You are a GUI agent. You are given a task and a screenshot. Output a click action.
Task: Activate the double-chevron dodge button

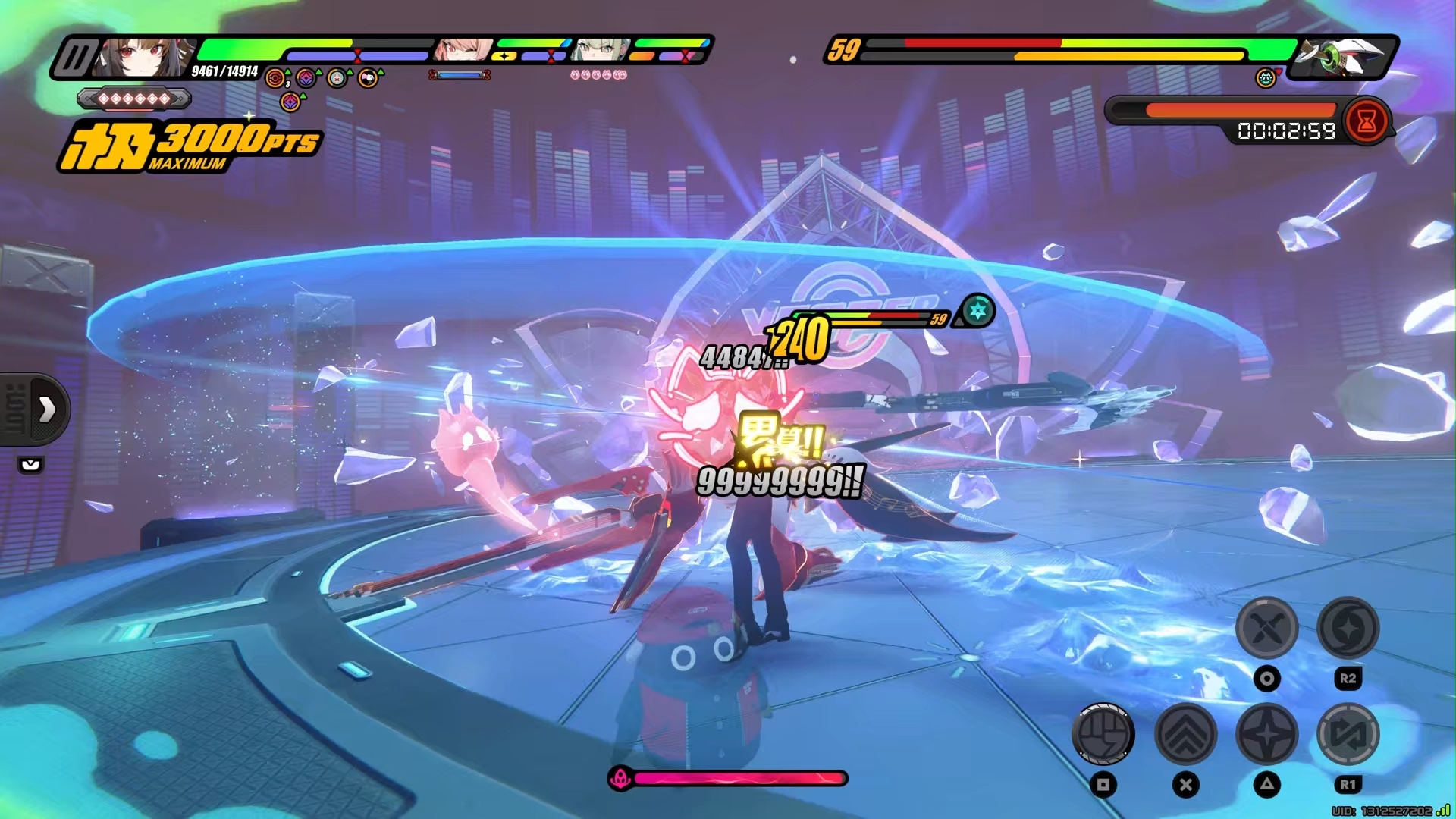1185,734
